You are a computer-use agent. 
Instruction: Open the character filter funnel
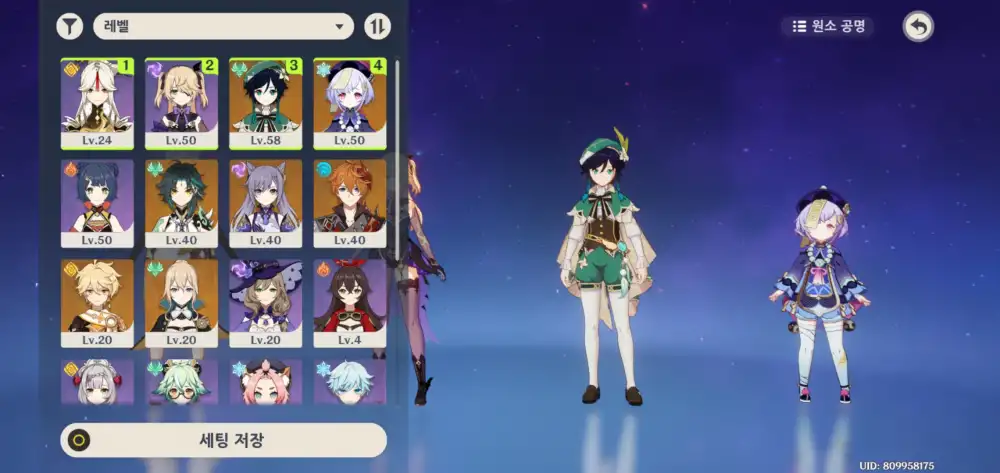[70, 26]
